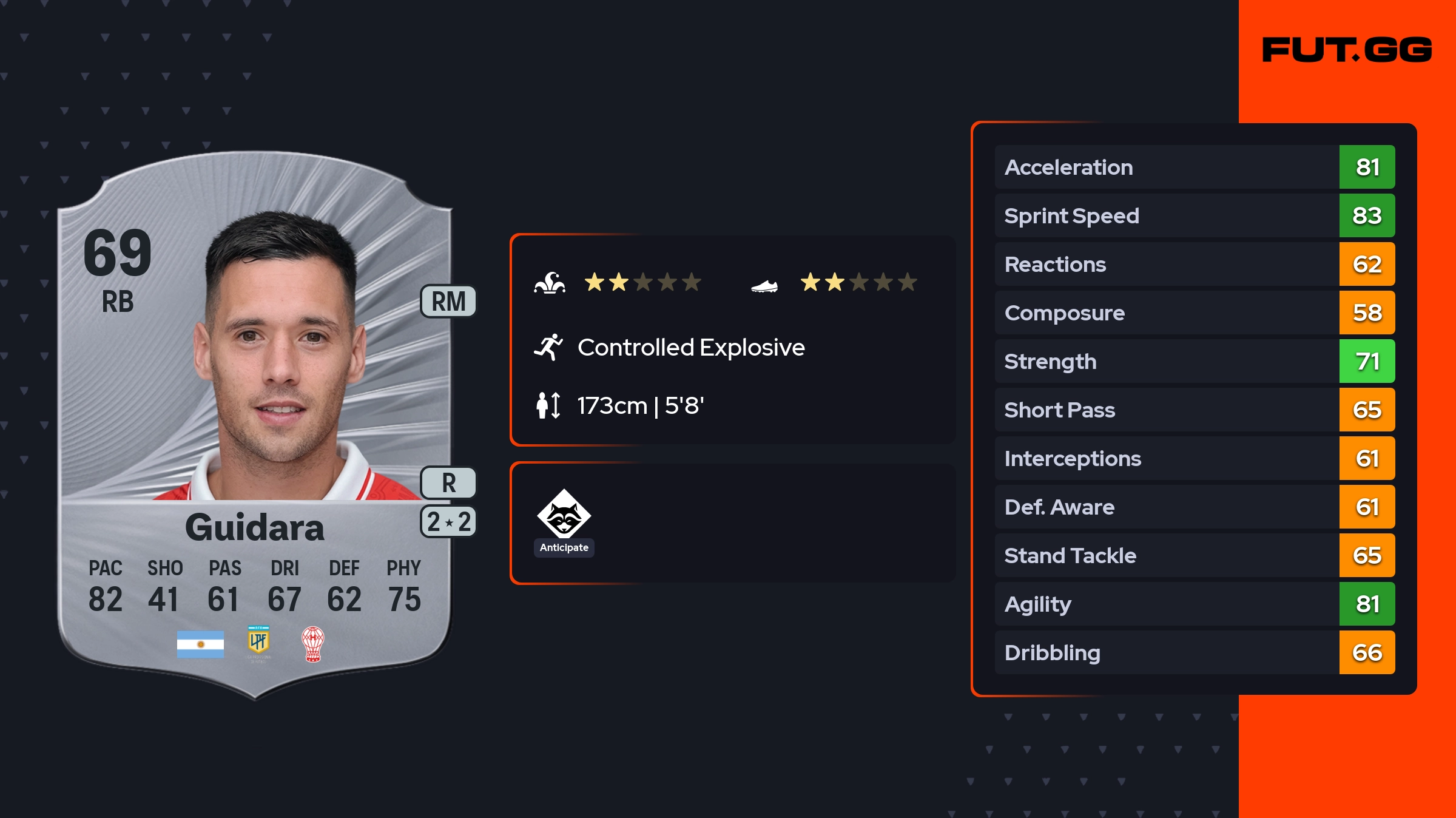The height and width of the screenshot is (818, 1456).
Task: Choose the Composure stat row
Action: point(1195,313)
